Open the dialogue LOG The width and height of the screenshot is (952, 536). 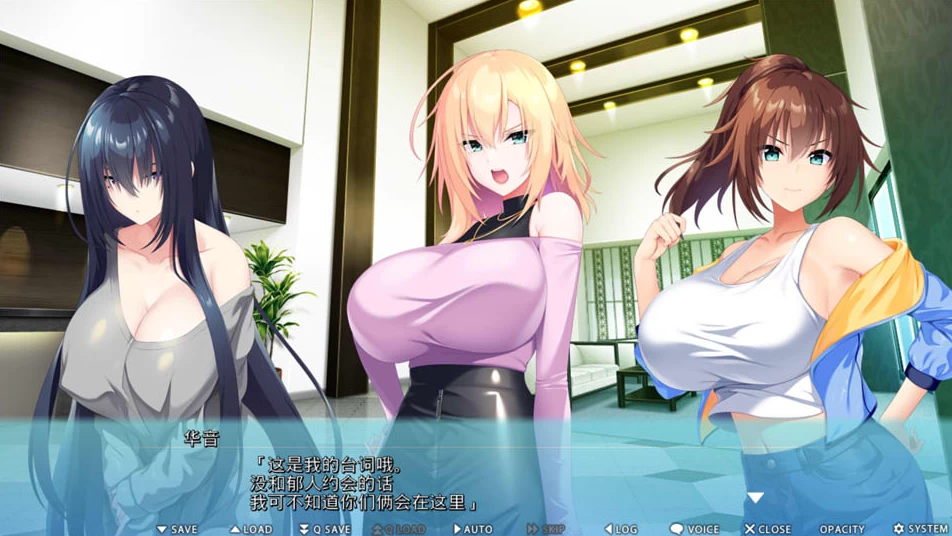pos(621,529)
